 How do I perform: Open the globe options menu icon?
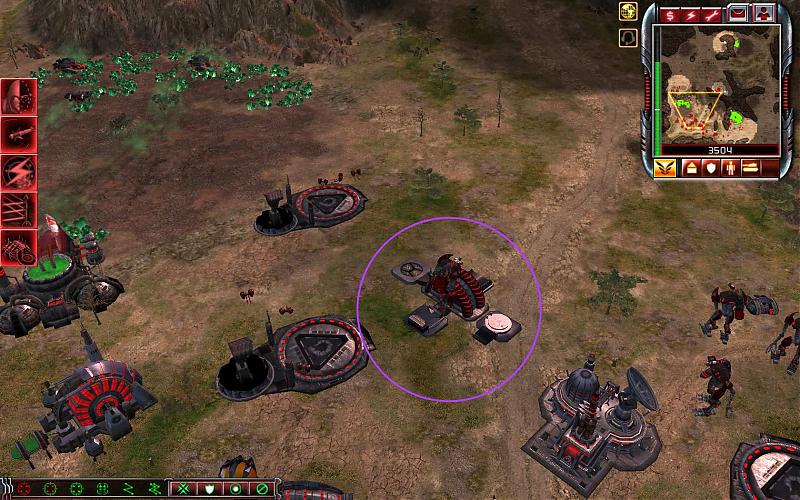tap(629, 13)
